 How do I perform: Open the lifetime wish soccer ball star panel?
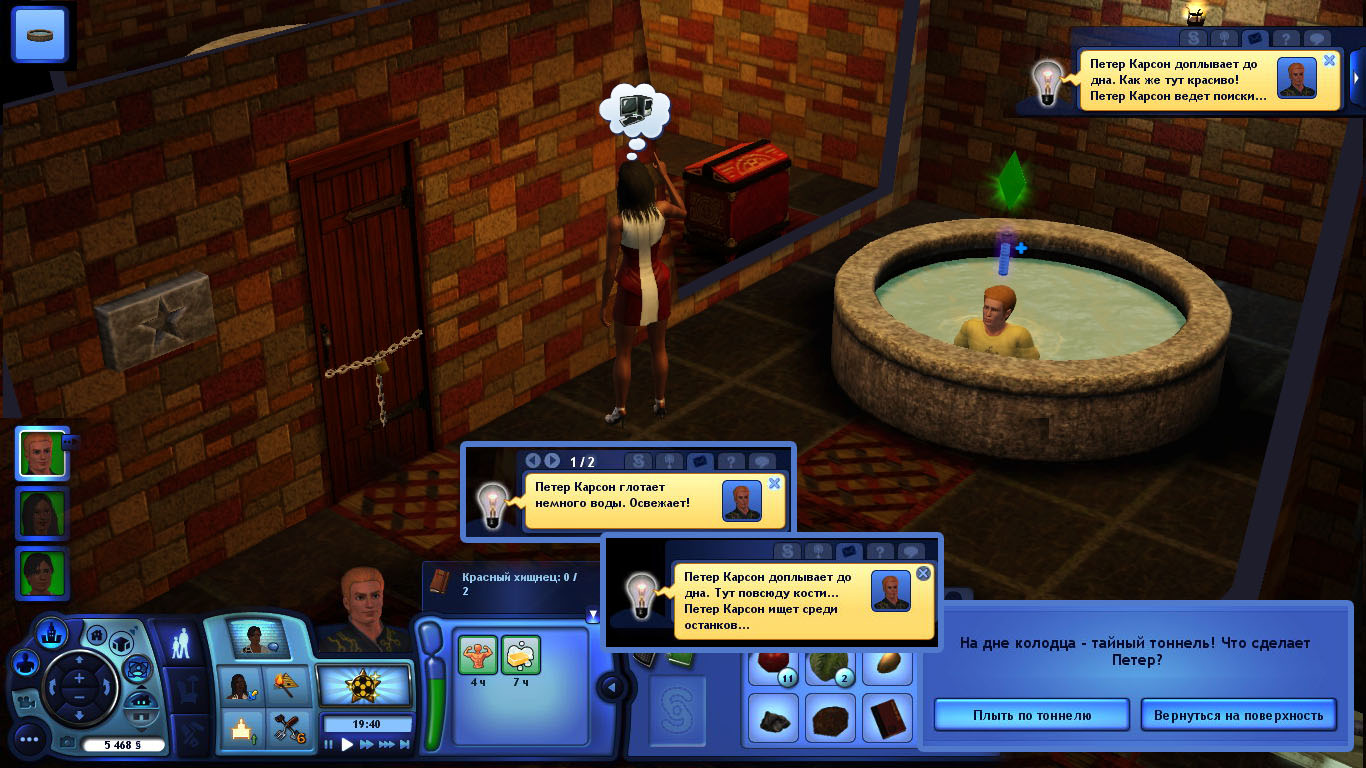(x=364, y=686)
